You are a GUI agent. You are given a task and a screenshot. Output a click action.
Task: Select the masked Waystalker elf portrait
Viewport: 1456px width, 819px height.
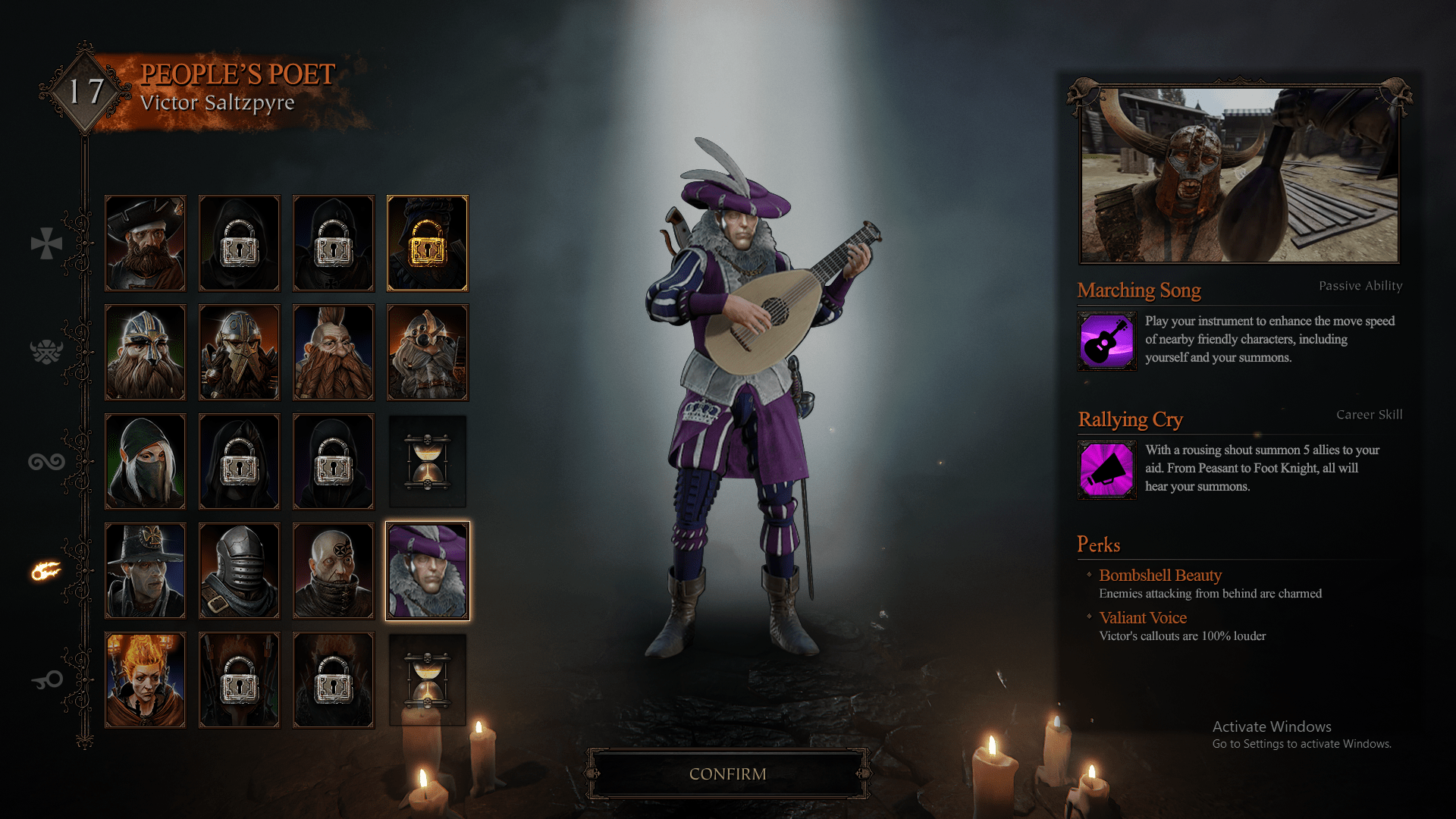click(145, 462)
